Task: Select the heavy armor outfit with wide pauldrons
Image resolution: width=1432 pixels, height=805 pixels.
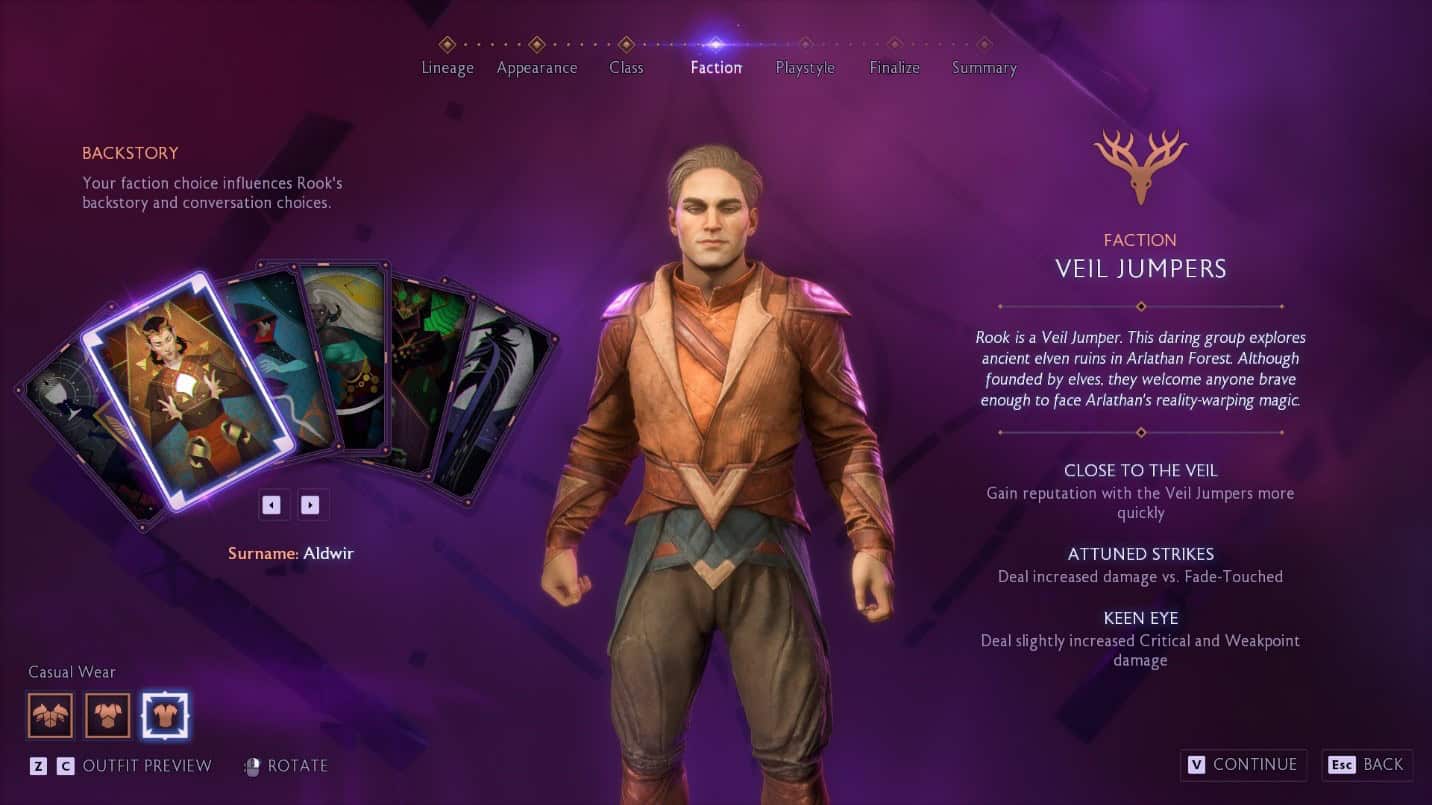Action: pos(51,715)
